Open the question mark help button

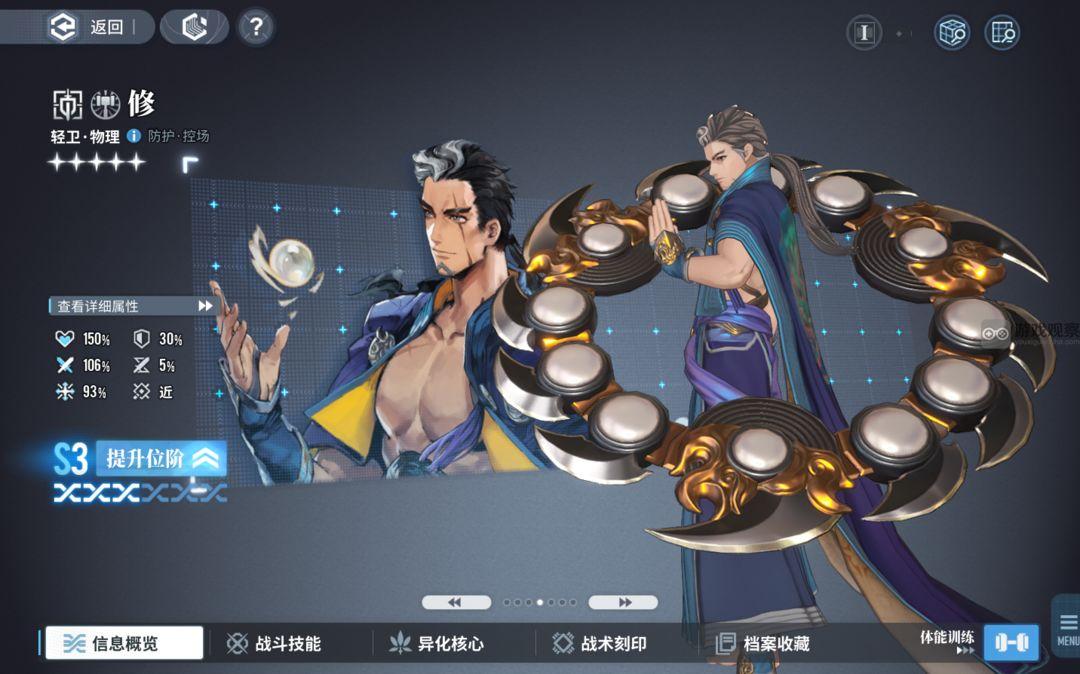[256, 27]
